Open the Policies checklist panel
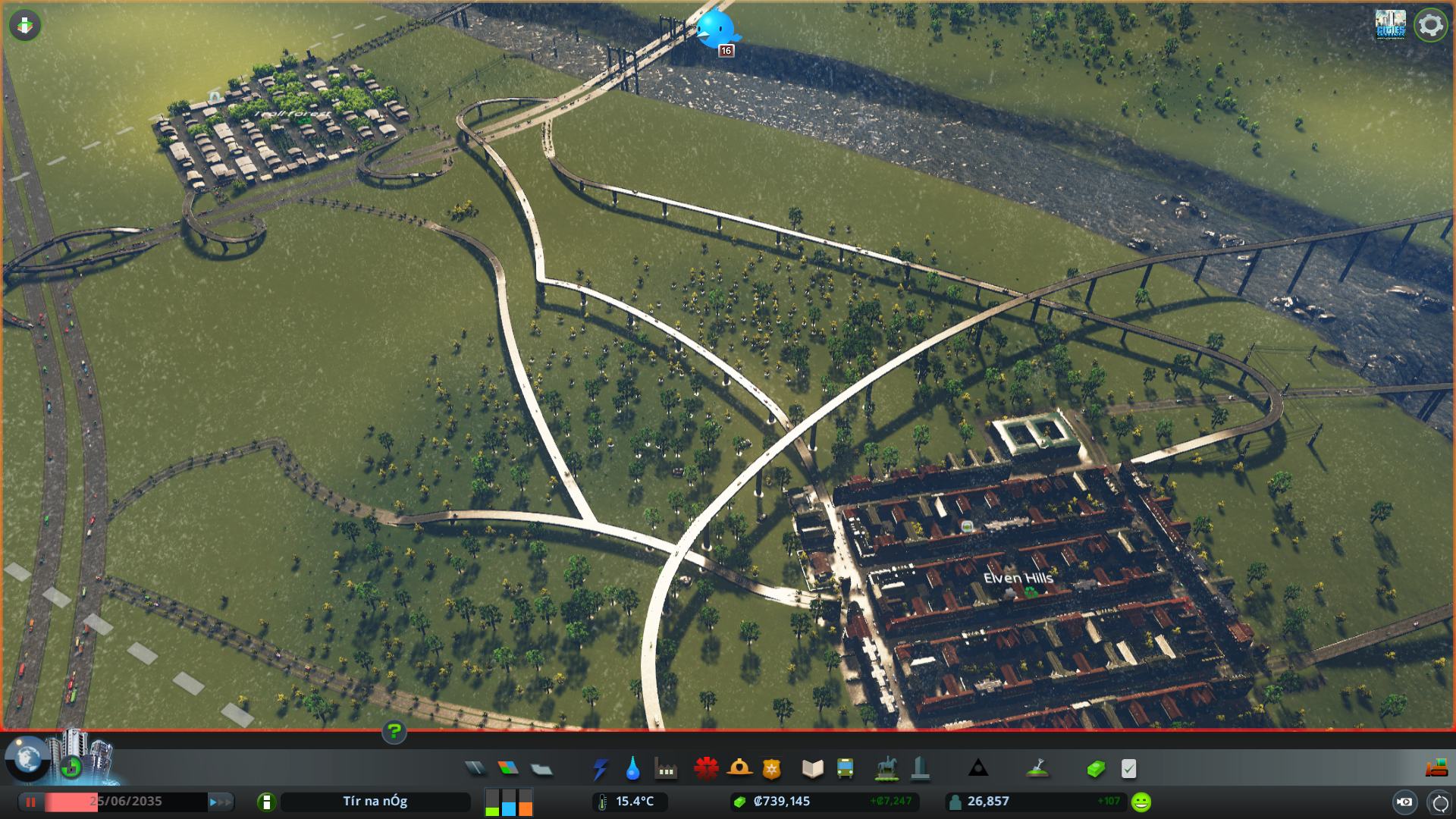This screenshot has width=1456, height=819. [1128, 769]
